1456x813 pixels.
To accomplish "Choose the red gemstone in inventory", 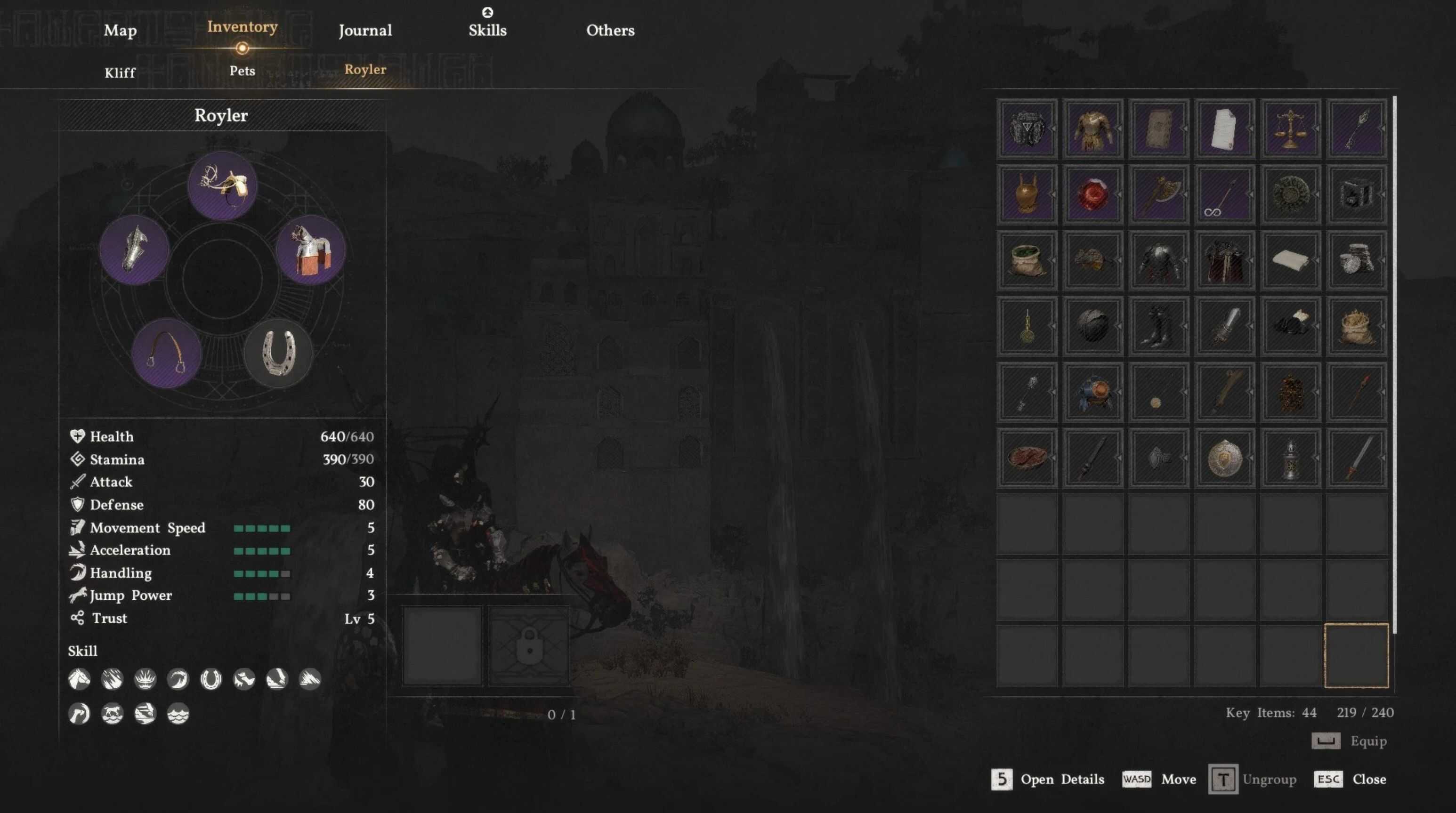I will pyautogui.click(x=1092, y=194).
